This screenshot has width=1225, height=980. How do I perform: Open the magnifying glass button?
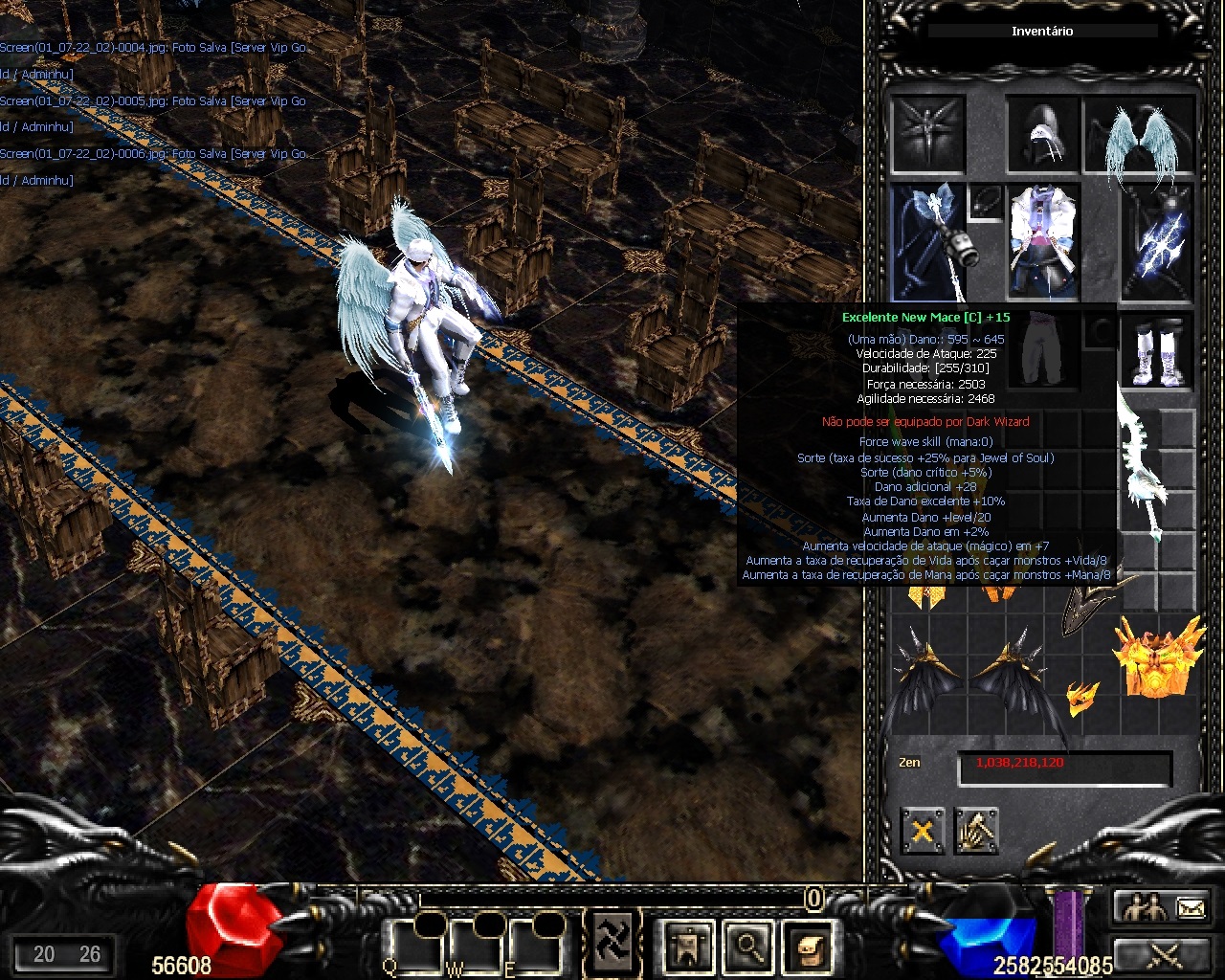tap(746, 947)
